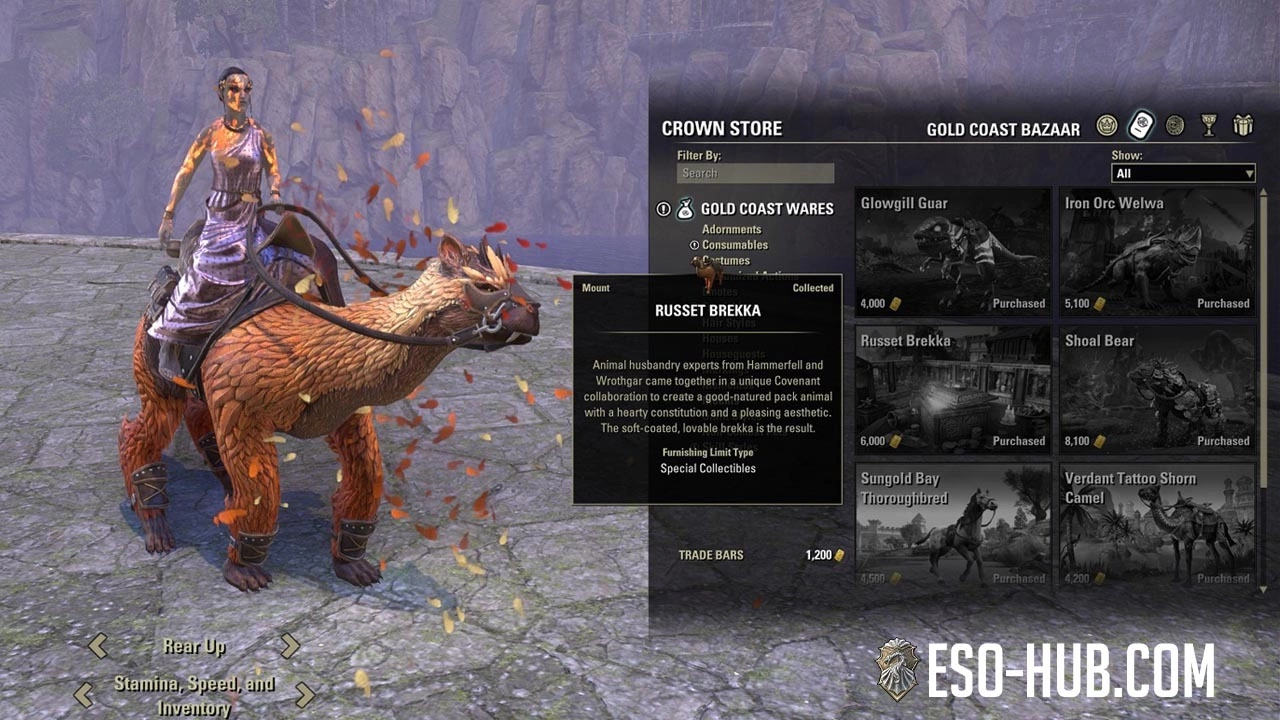Choose the Iron Orc Welwa tile

(1157, 252)
